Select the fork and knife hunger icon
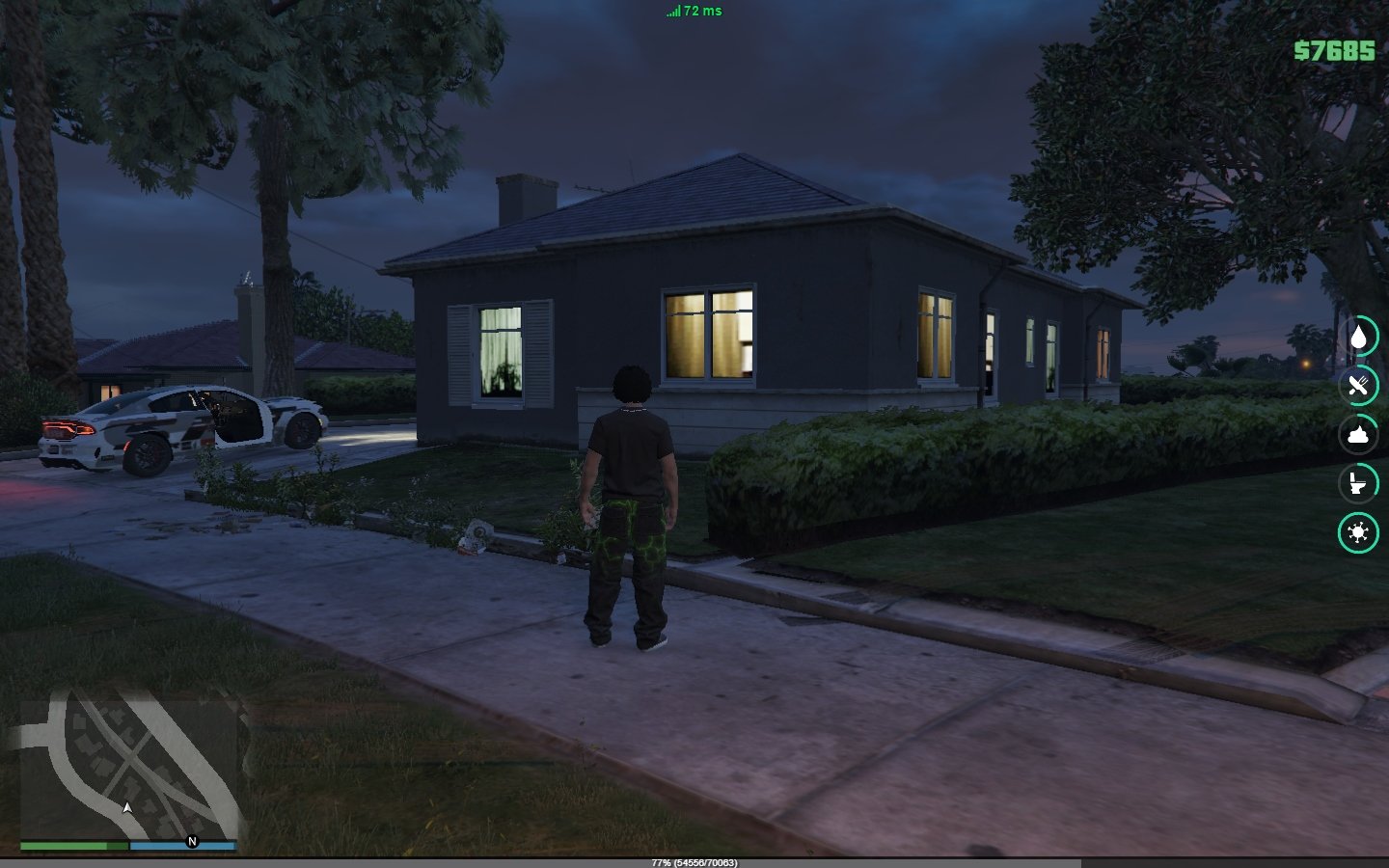The width and height of the screenshot is (1389, 868). tap(1358, 386)
